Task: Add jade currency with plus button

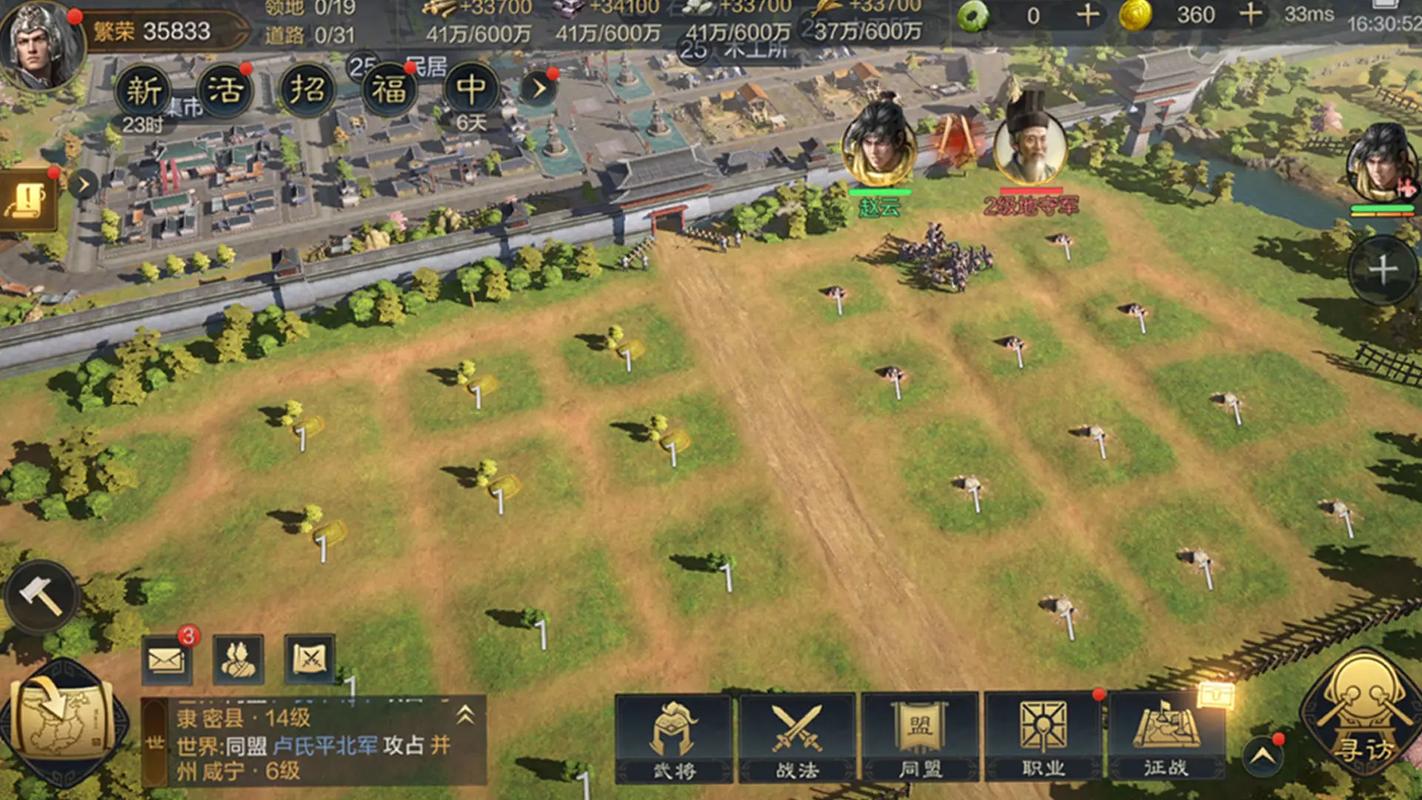Action: [x=1088, y=14]
